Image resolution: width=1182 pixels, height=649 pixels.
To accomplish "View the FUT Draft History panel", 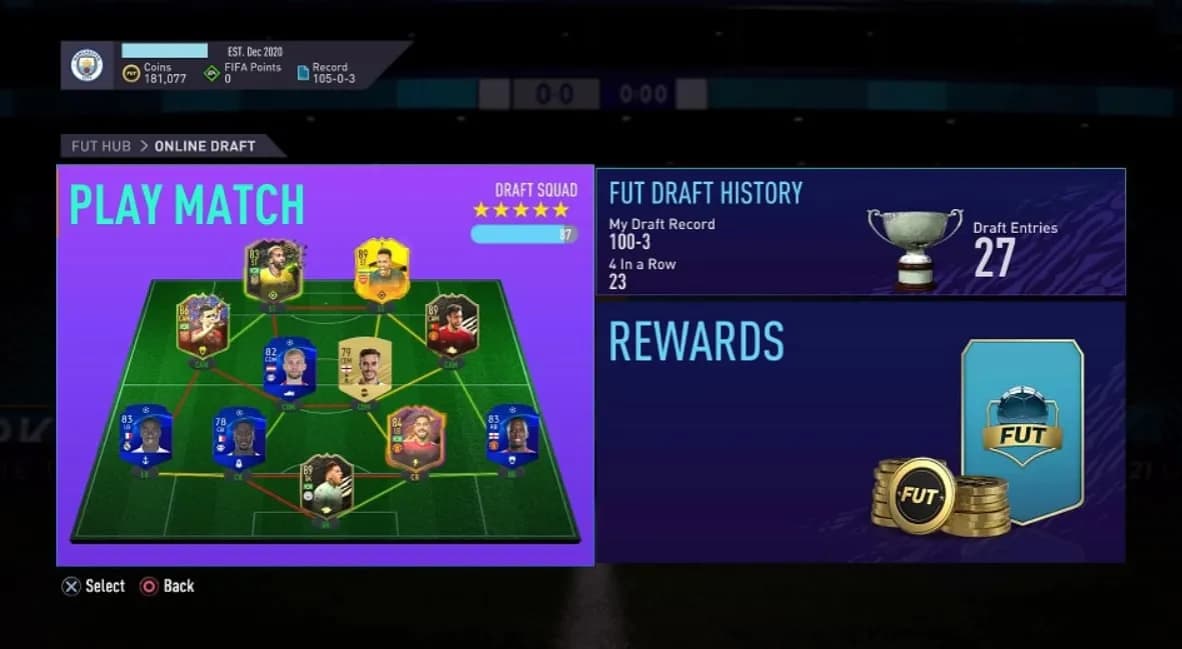I will point(860,232).
